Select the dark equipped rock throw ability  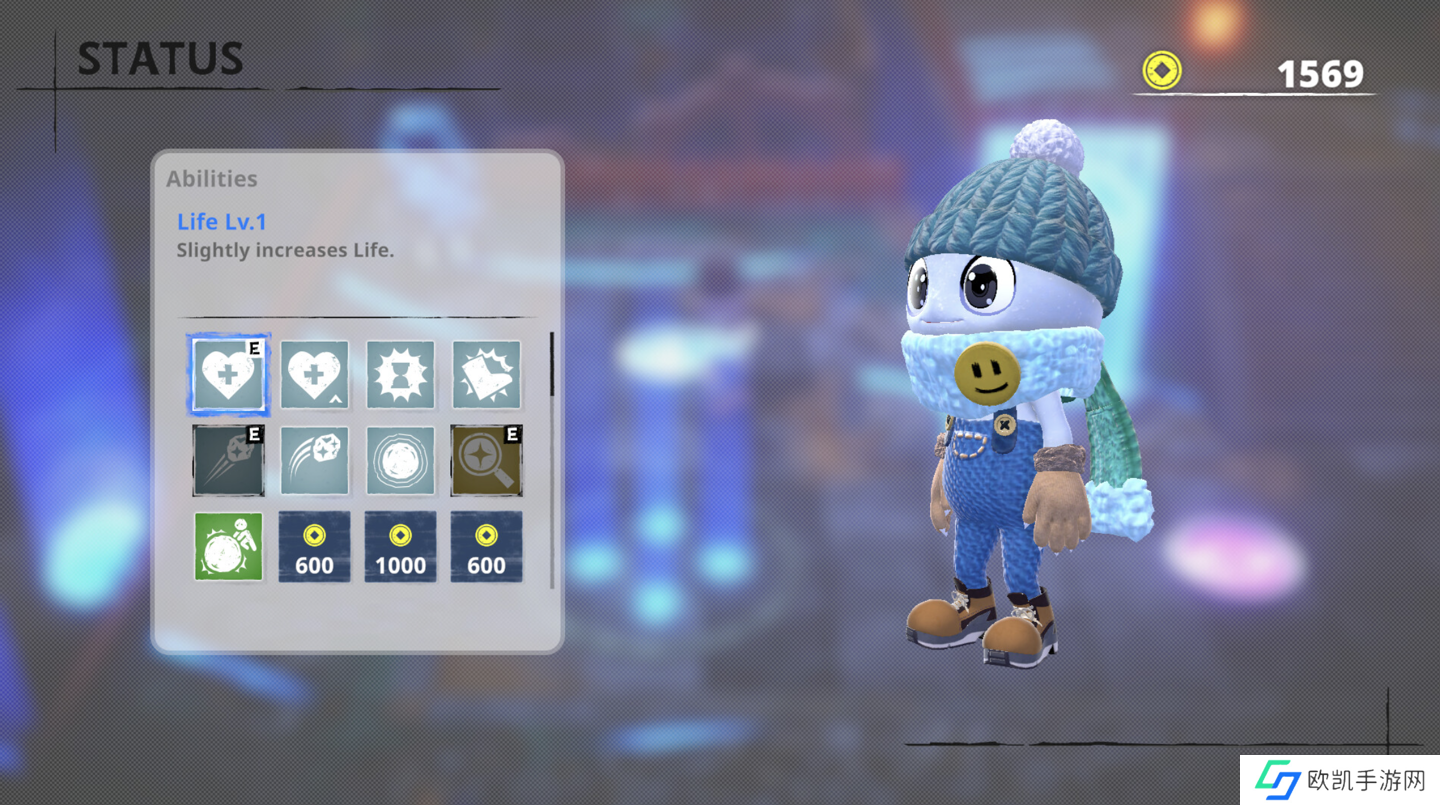pyautogui.click(x=229, y=461)
